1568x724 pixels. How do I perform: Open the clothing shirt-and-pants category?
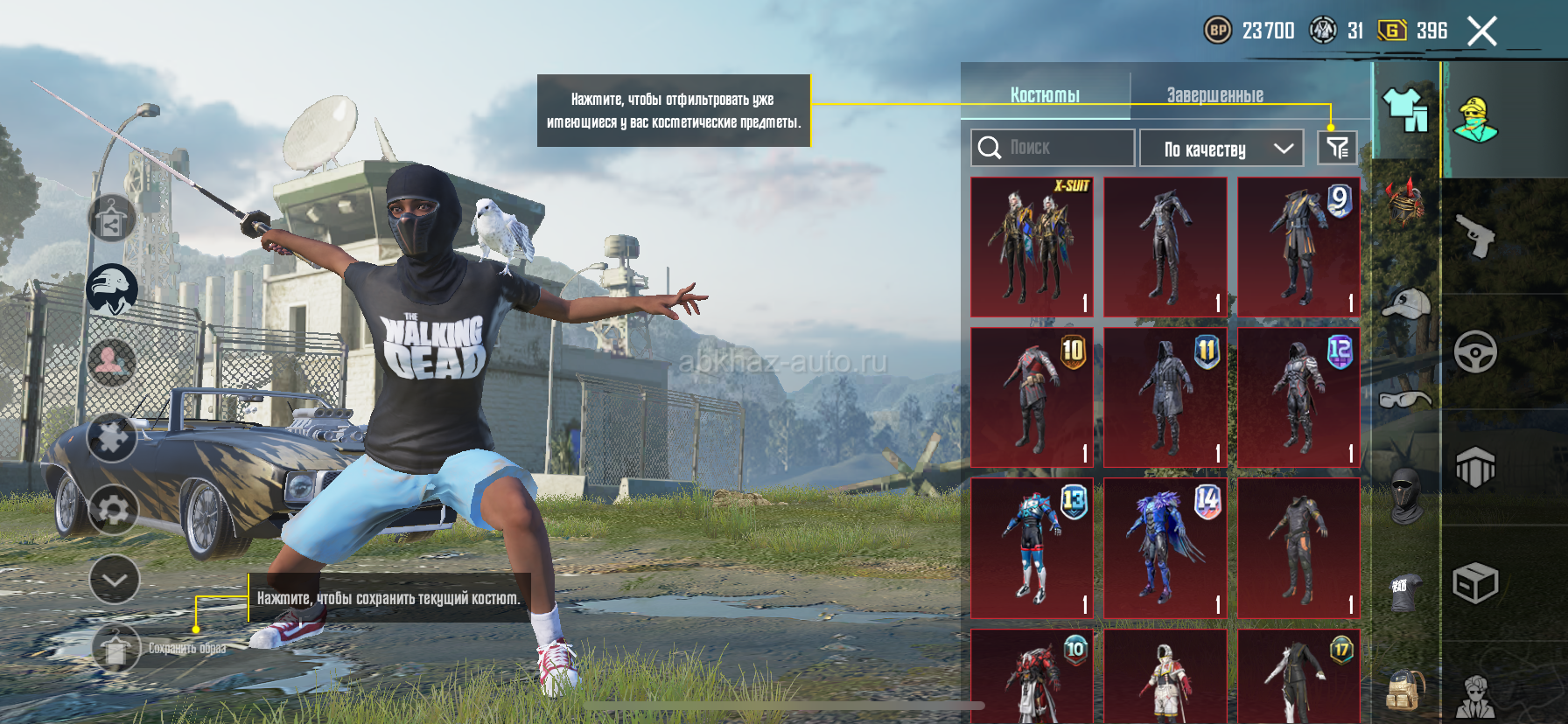pyautogui.click(x=1406, y=110)
